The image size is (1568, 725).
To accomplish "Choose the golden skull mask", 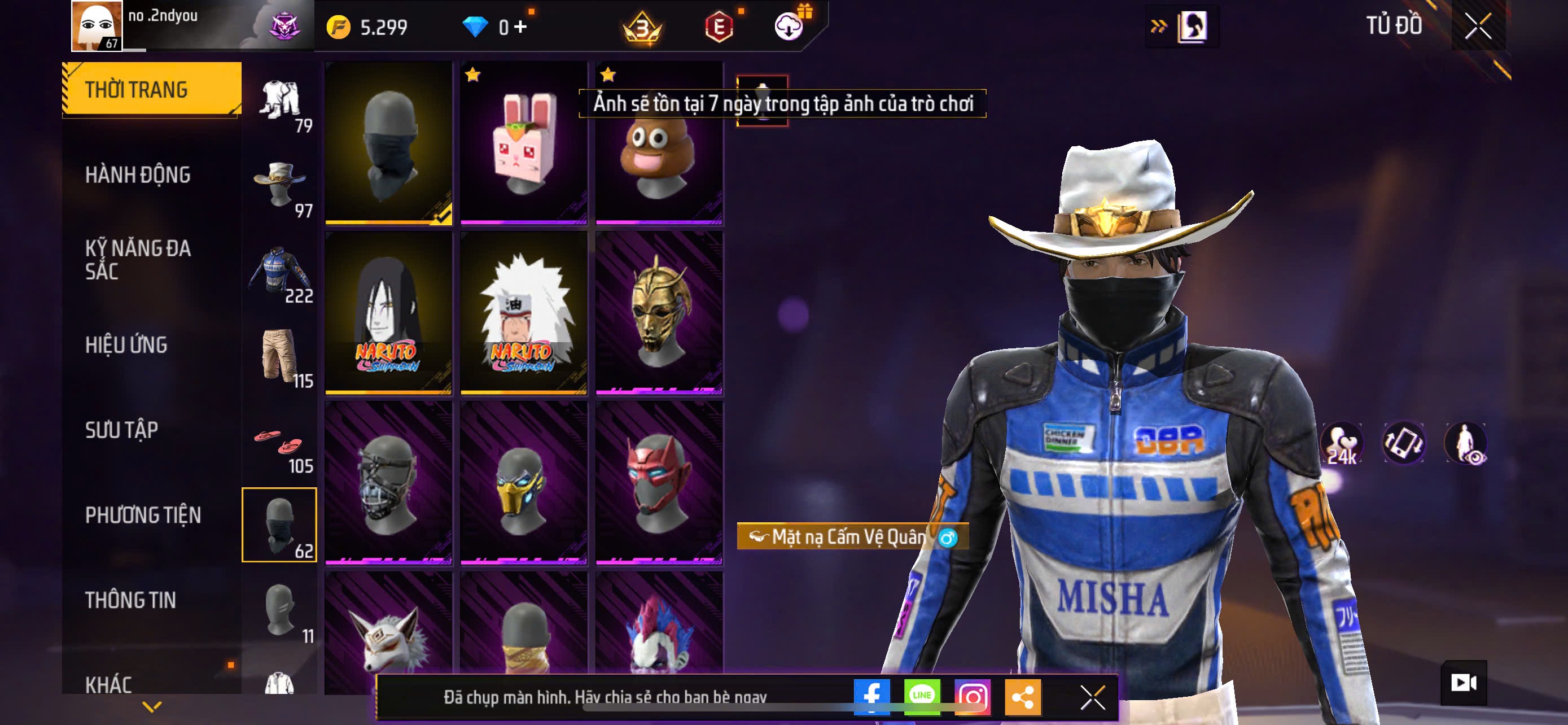I will [659, 313].
